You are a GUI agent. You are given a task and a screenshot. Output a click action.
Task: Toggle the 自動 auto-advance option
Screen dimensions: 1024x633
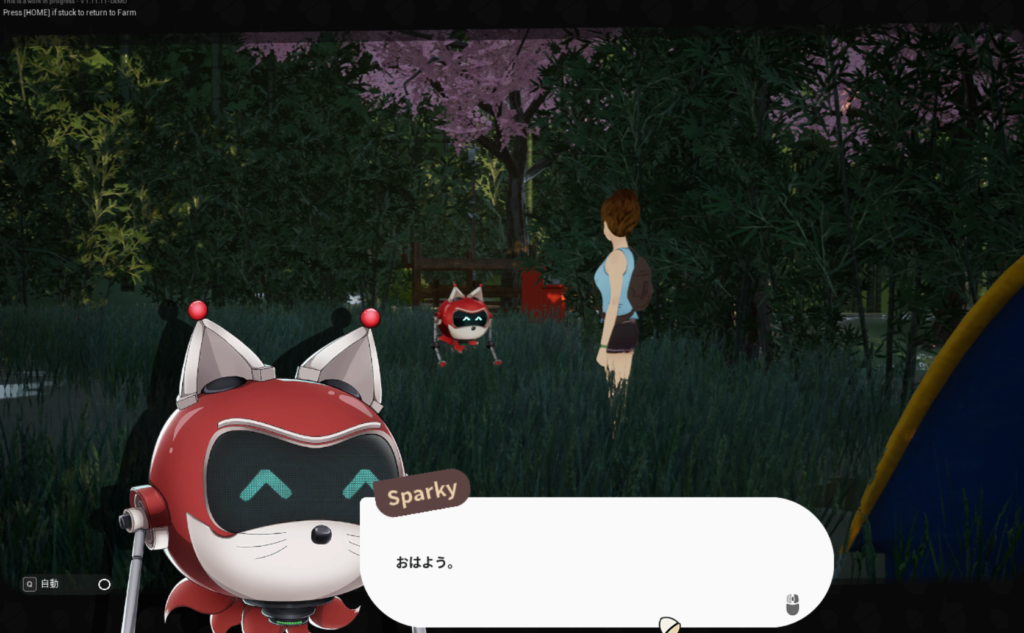[x=104, y=584]
